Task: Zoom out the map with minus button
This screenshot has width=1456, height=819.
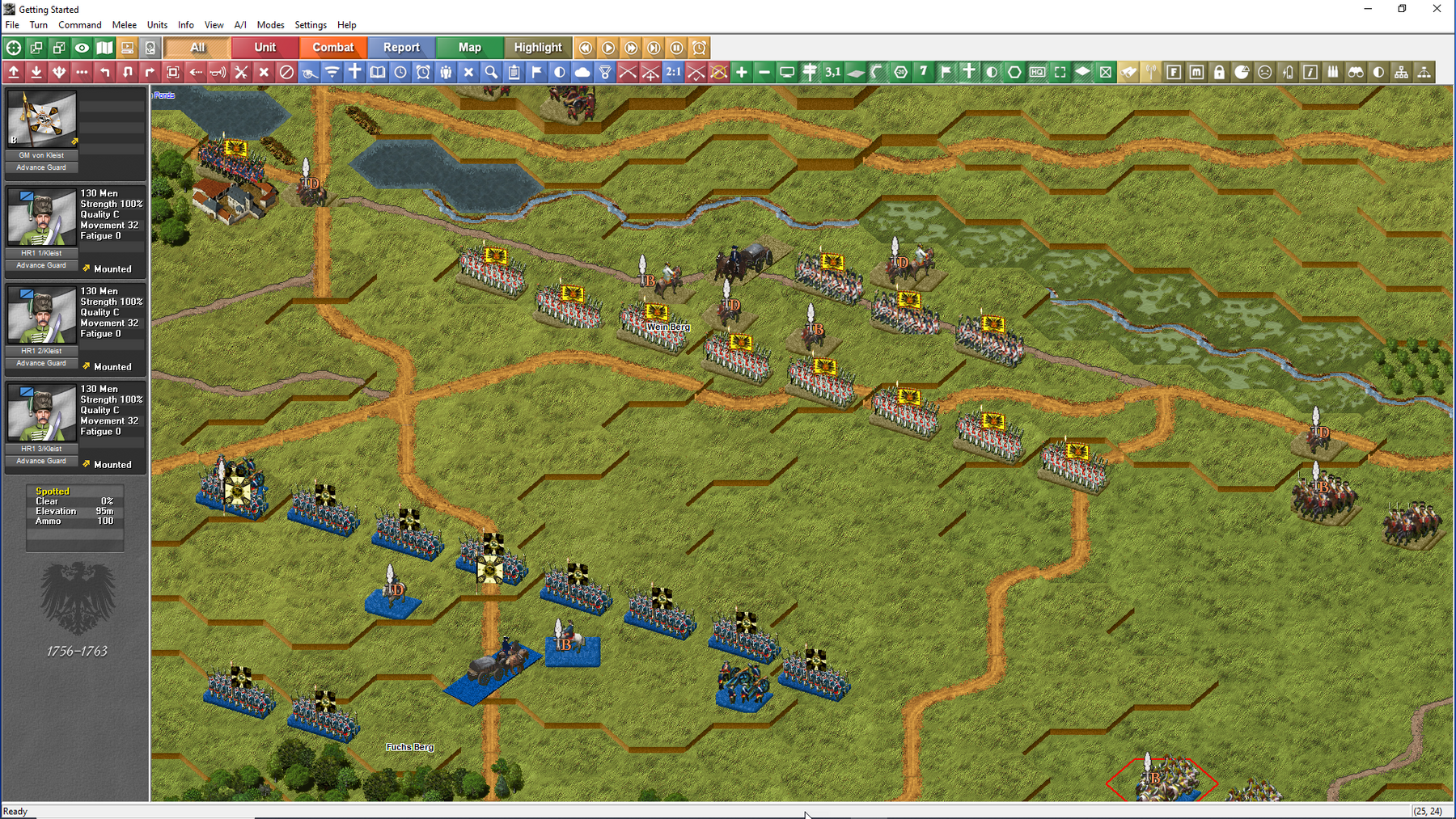Action: coord(764,72)
